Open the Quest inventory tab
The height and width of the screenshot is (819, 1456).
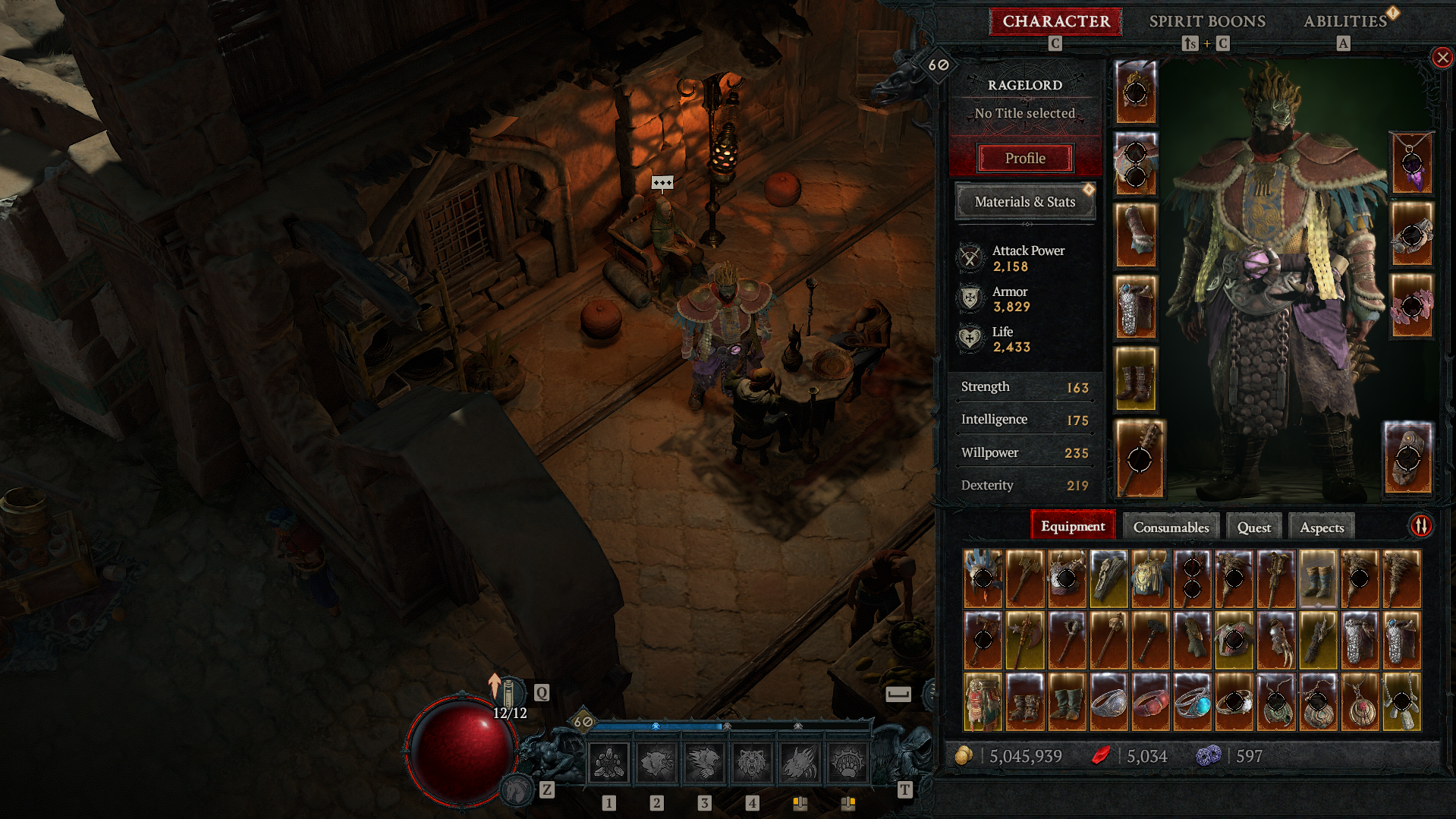coord(1253,528)
